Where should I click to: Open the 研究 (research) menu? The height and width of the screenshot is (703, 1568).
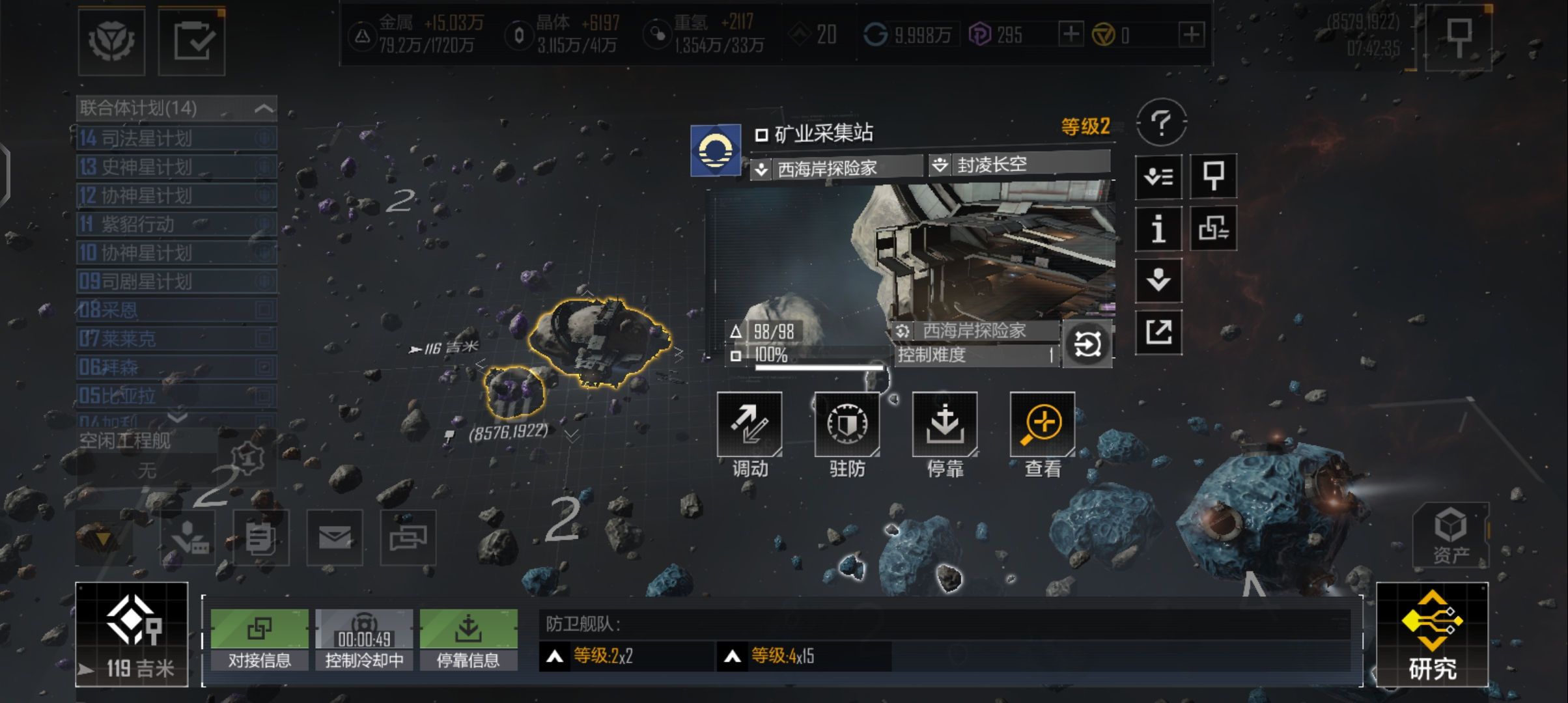(x=1432, y=635)
